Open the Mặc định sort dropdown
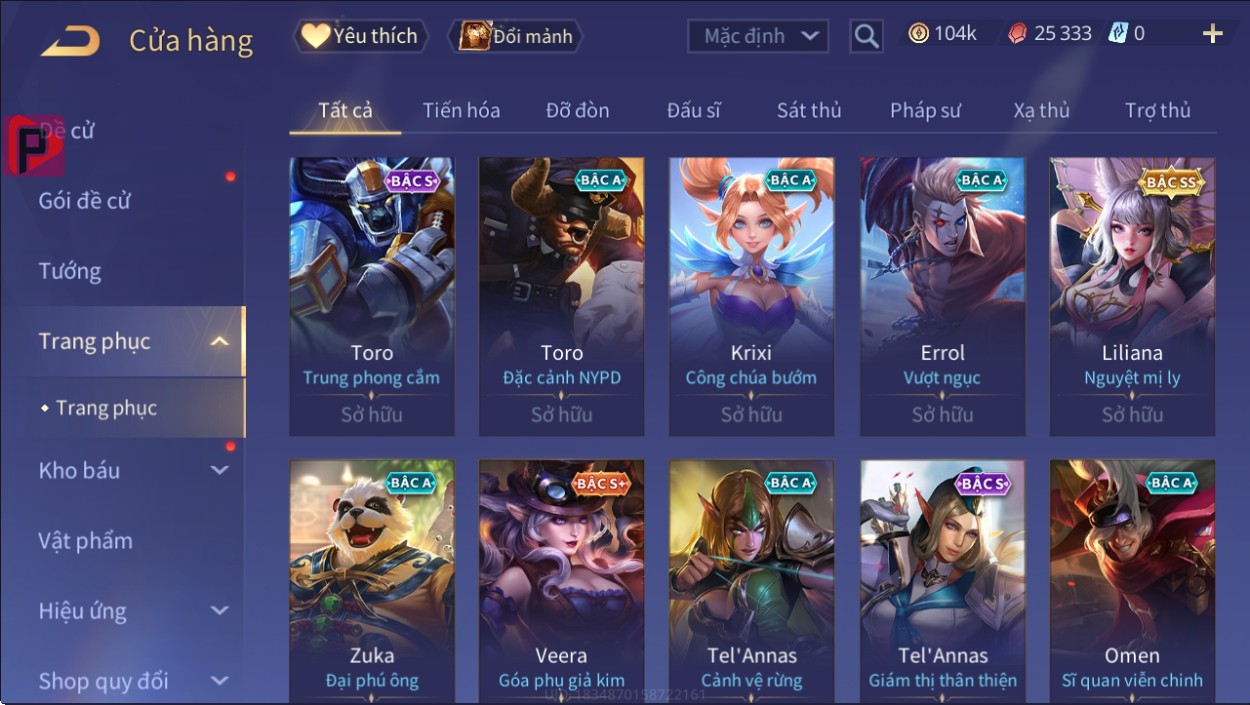Screen dimensions: 1250x705 tap(758, 37)
